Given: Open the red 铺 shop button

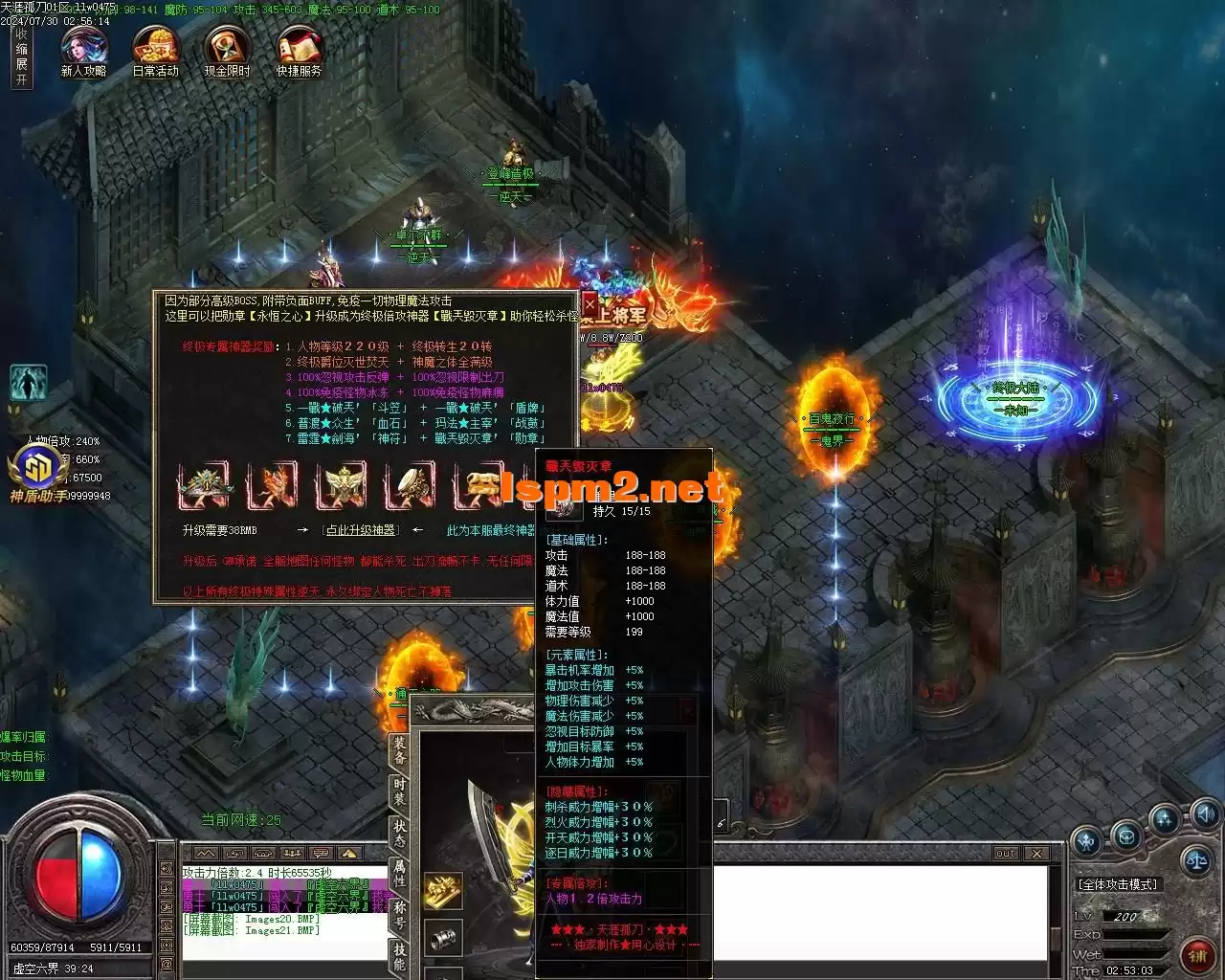Looking at the screenshot, I should 1197,954.
